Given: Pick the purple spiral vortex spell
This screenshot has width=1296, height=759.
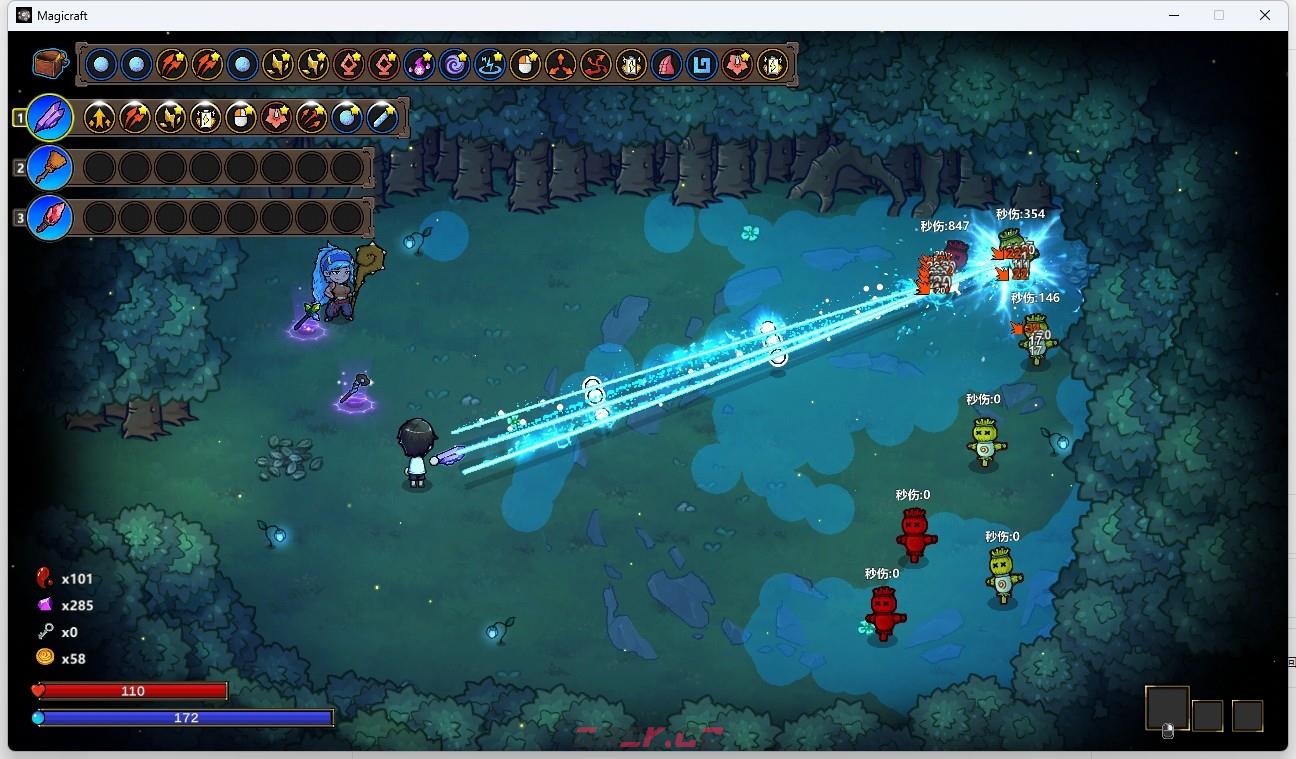Looking at the screenshot, I should [454, 66].
